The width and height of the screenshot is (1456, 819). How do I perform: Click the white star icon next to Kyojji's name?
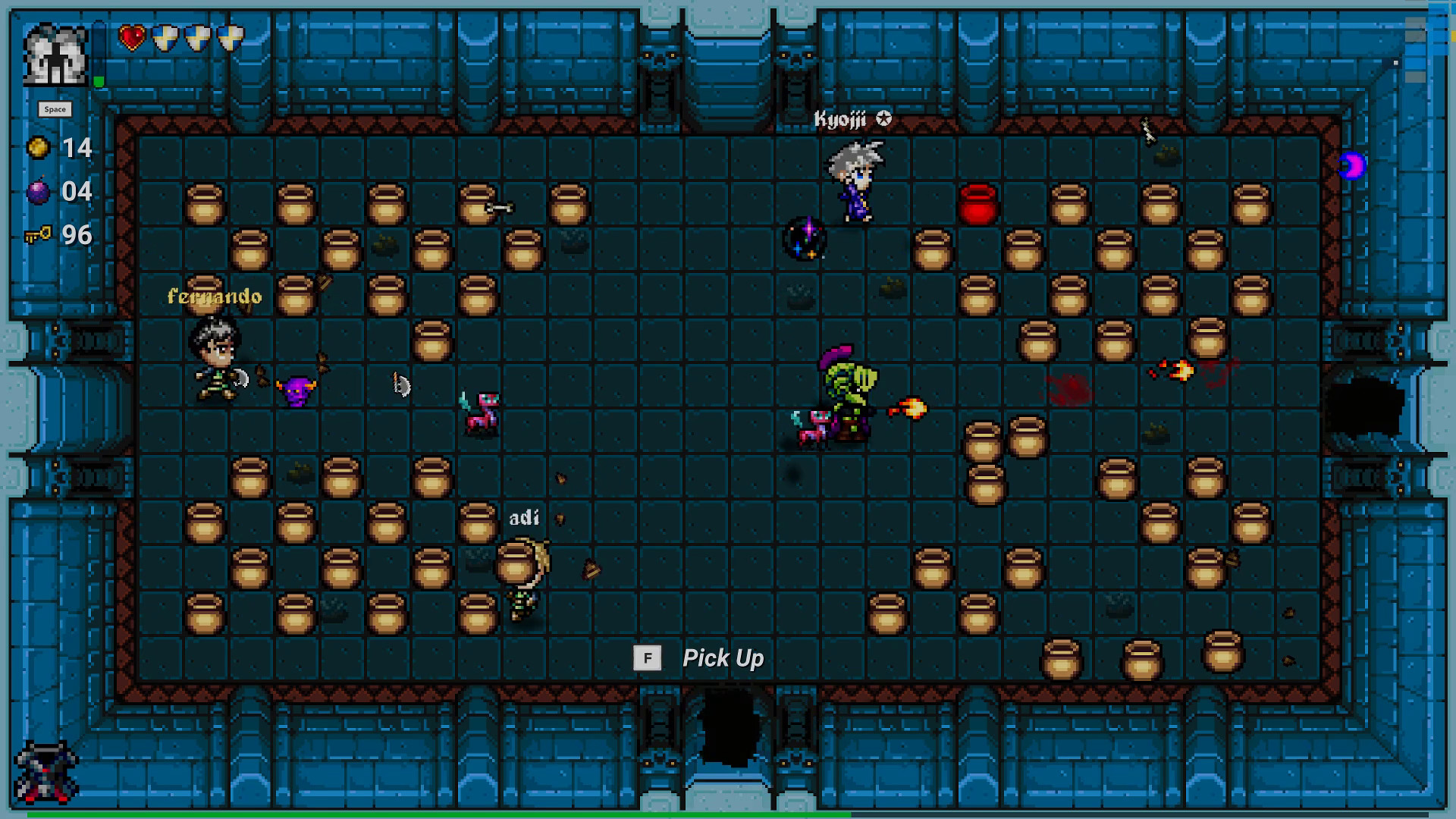(x=882, y=118)
